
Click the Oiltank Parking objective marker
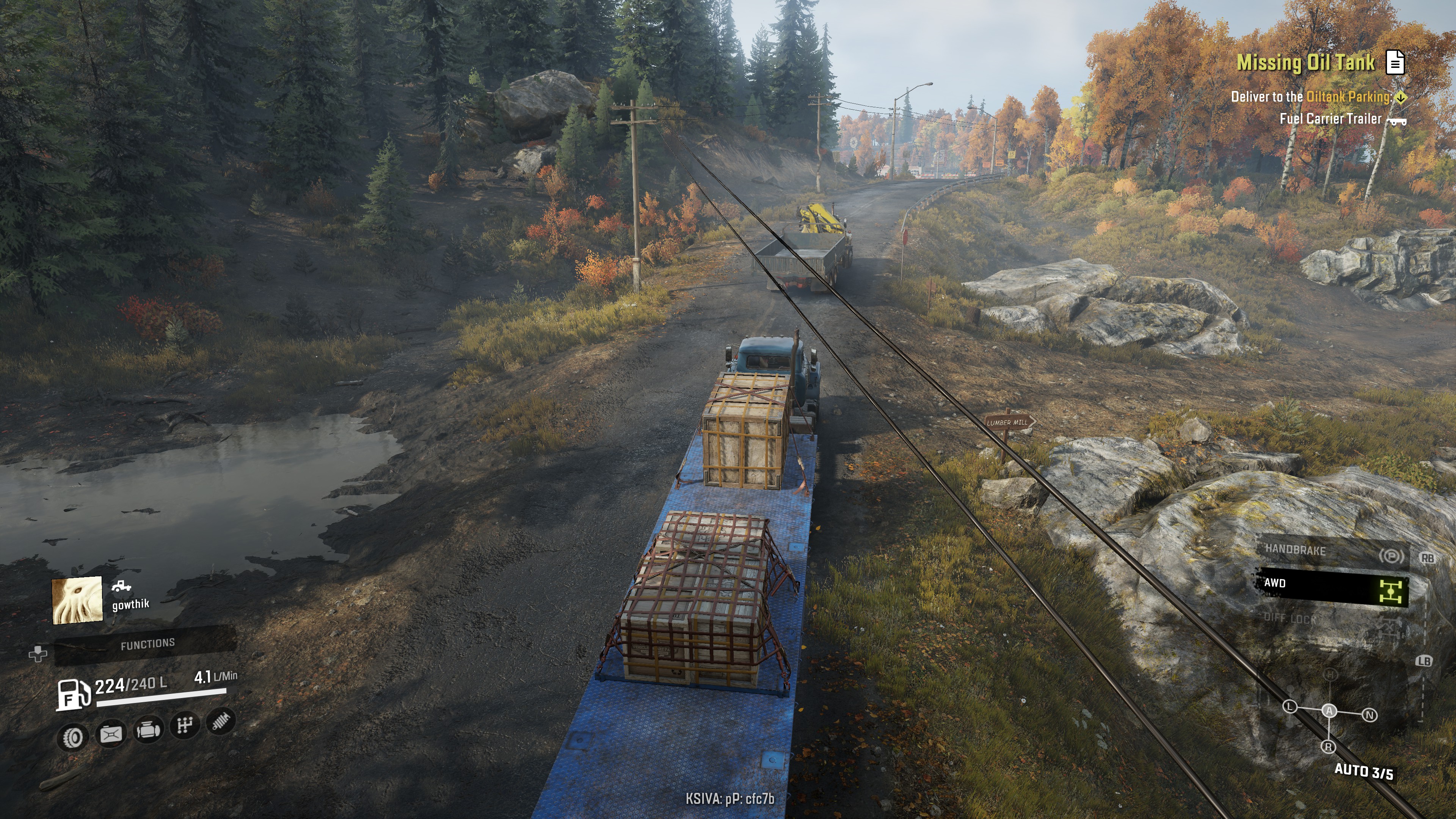point(1401,97)
